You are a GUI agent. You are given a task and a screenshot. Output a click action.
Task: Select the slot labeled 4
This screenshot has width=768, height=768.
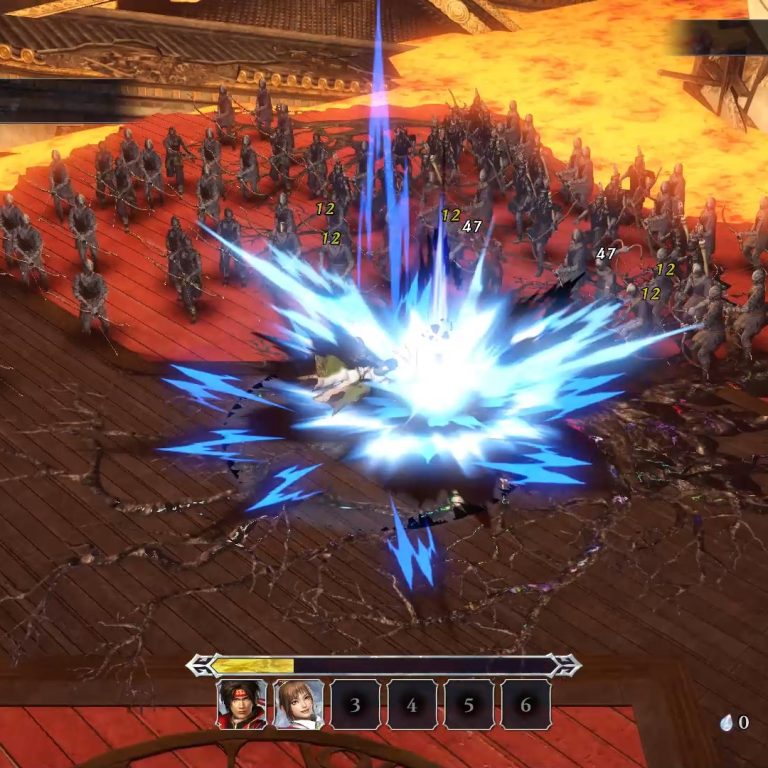click(412, 704)
